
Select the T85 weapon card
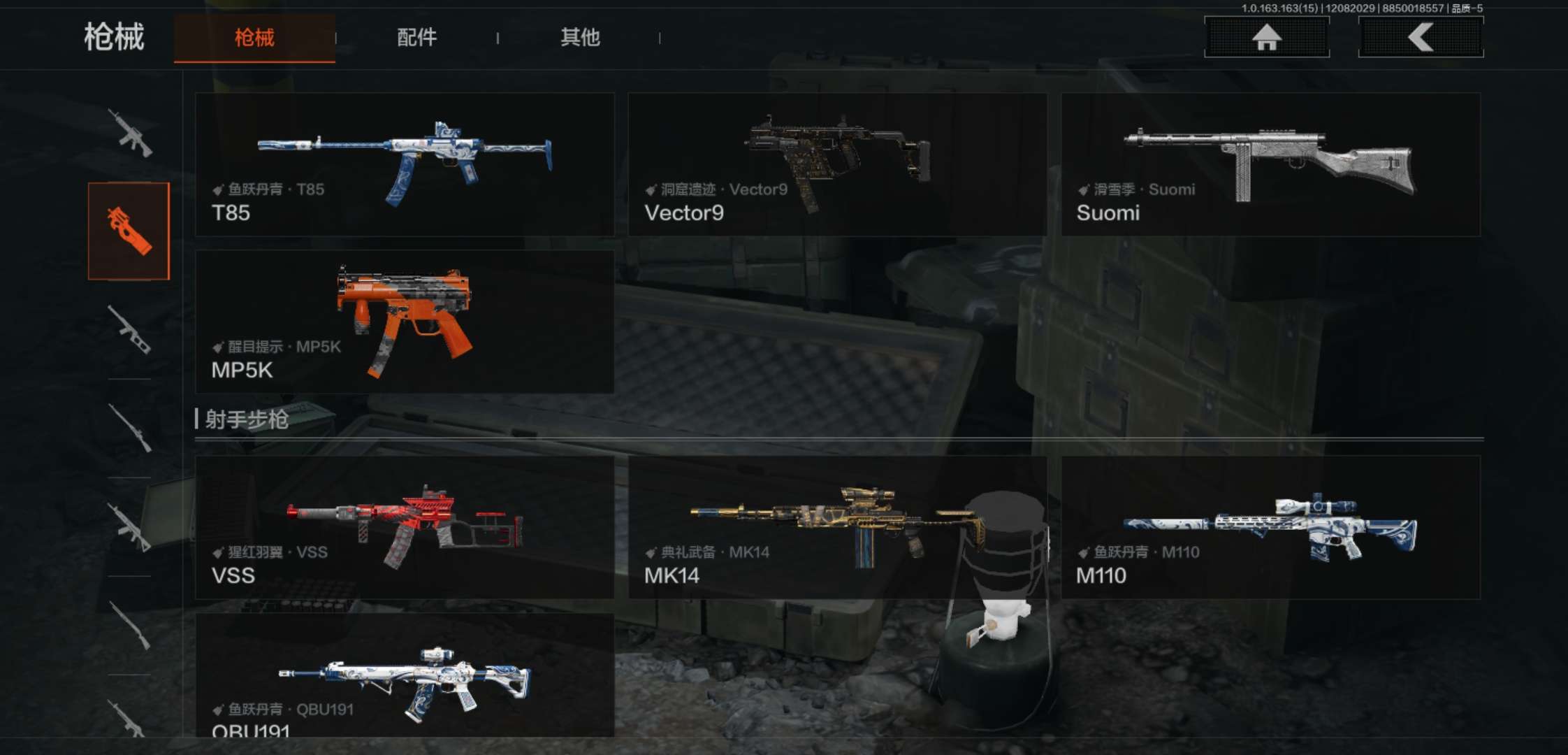tap(405, 164)
